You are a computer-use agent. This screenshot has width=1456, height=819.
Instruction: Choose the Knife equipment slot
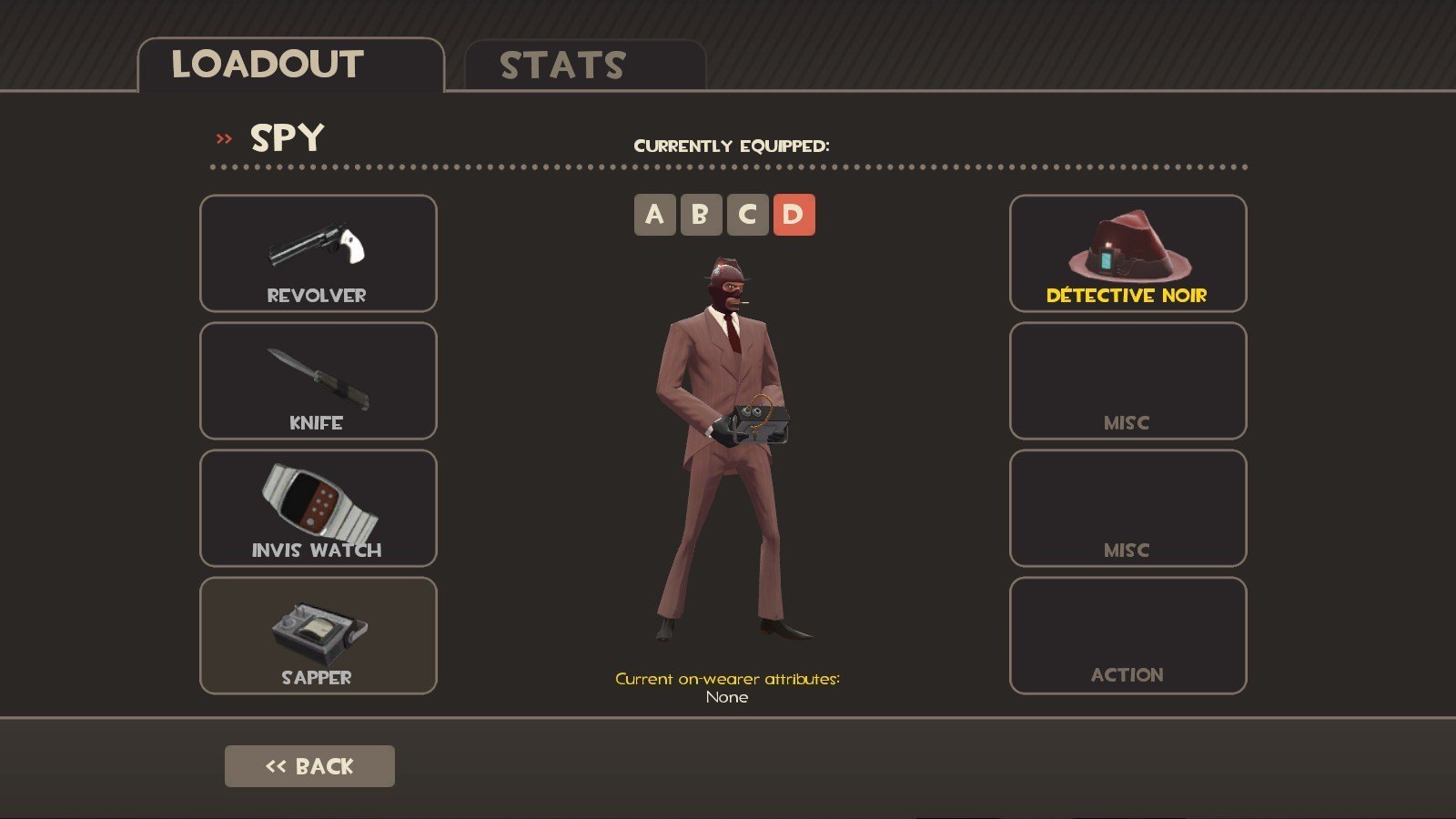318,380
